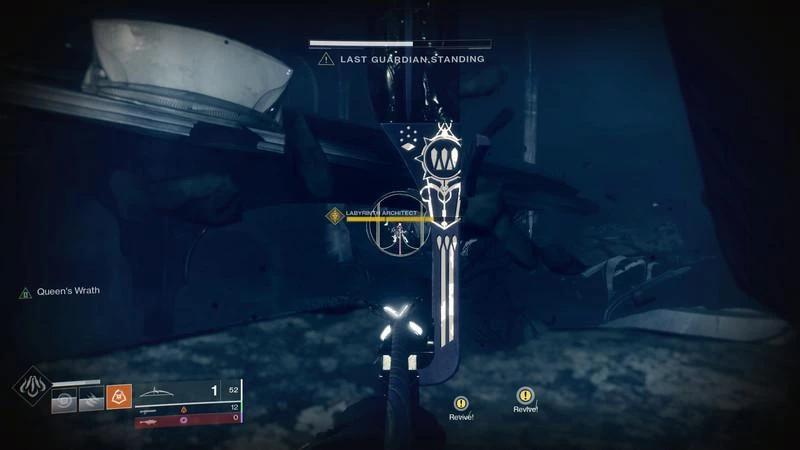800x450 pixels.
Task: Click the Last Guardian Standing warning
Action: [400, 60]
